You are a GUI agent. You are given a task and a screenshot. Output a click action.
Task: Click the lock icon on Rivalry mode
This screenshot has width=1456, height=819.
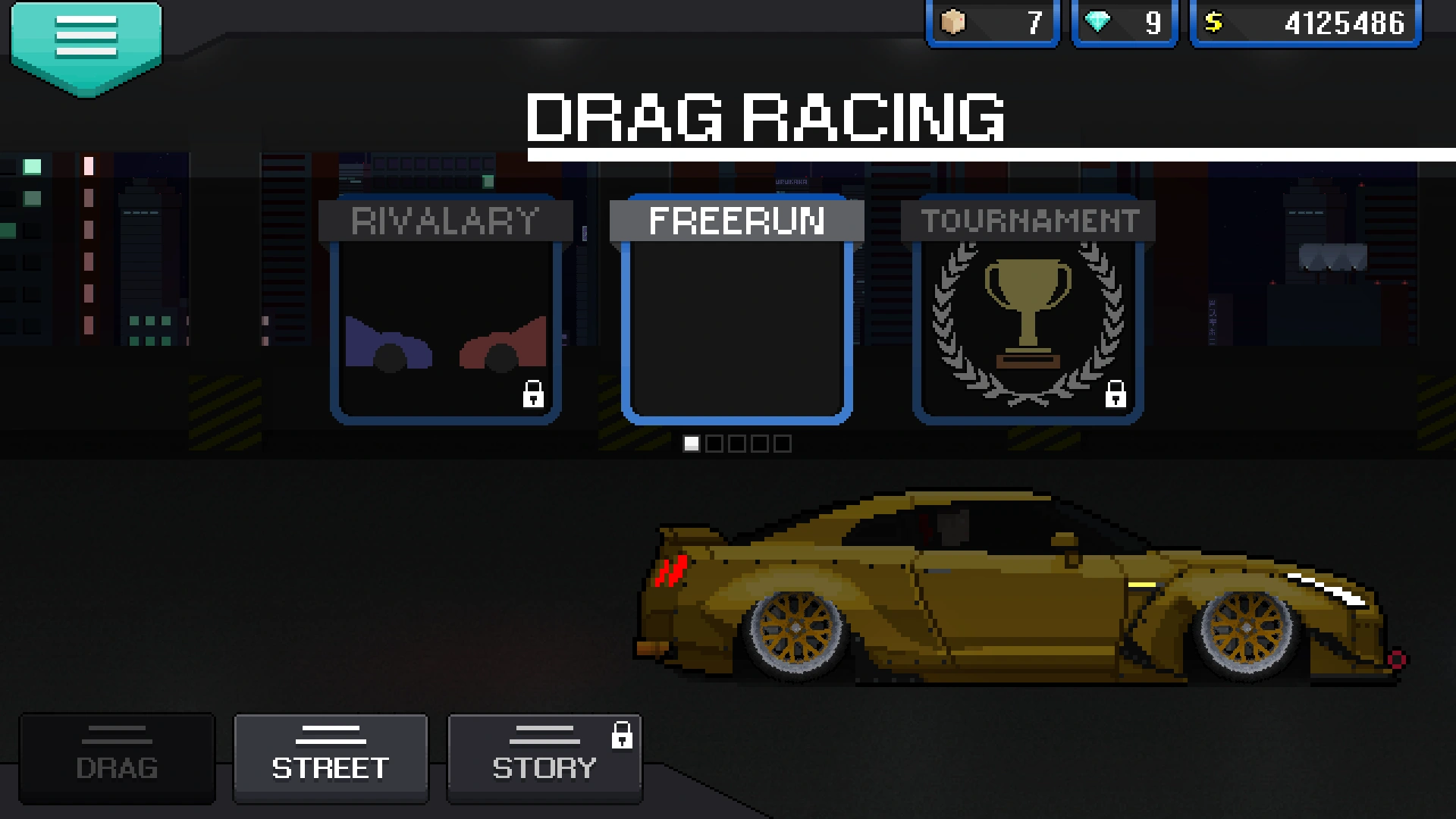click(x=533, y=395)
